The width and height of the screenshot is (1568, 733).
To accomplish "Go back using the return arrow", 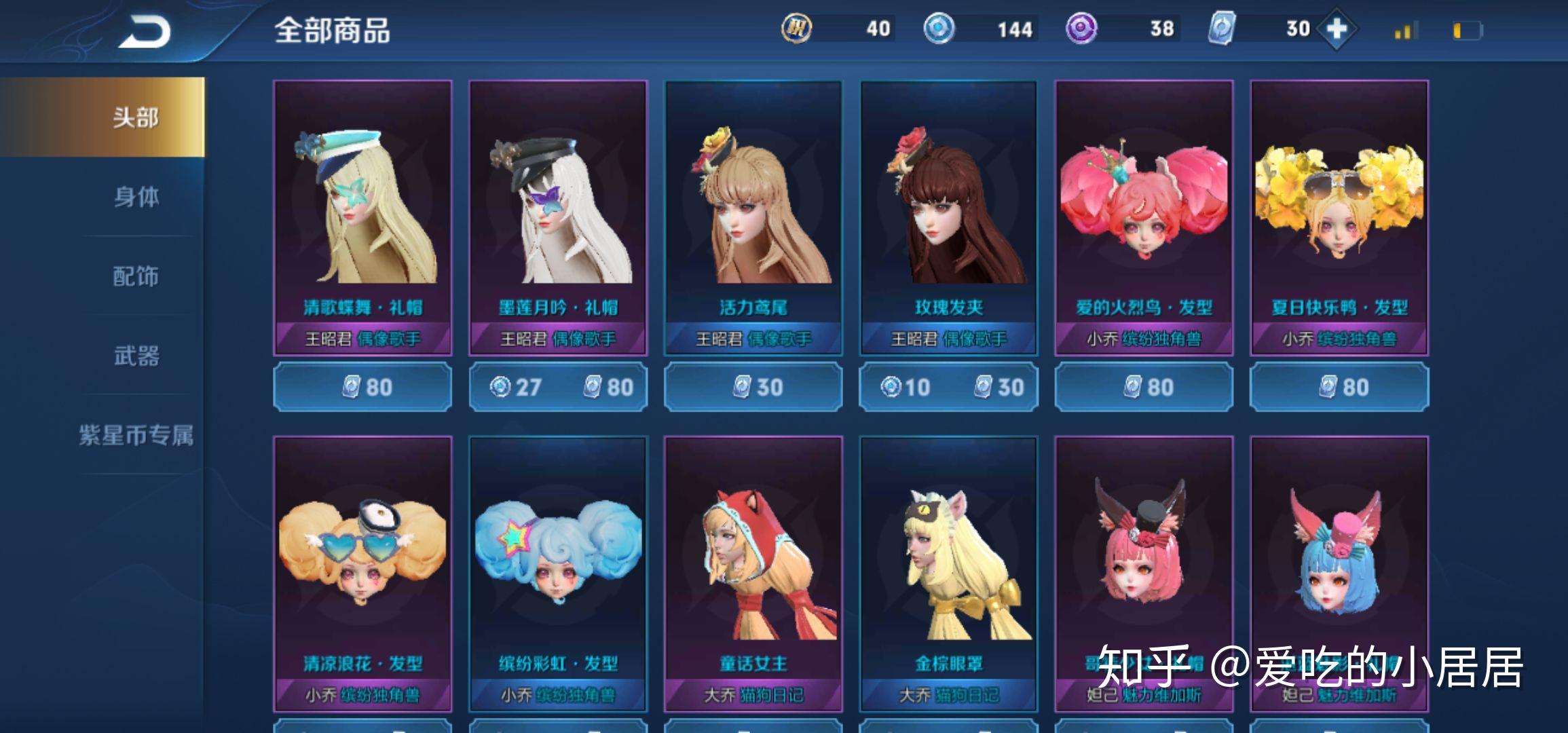I will (x=145, y=32).
